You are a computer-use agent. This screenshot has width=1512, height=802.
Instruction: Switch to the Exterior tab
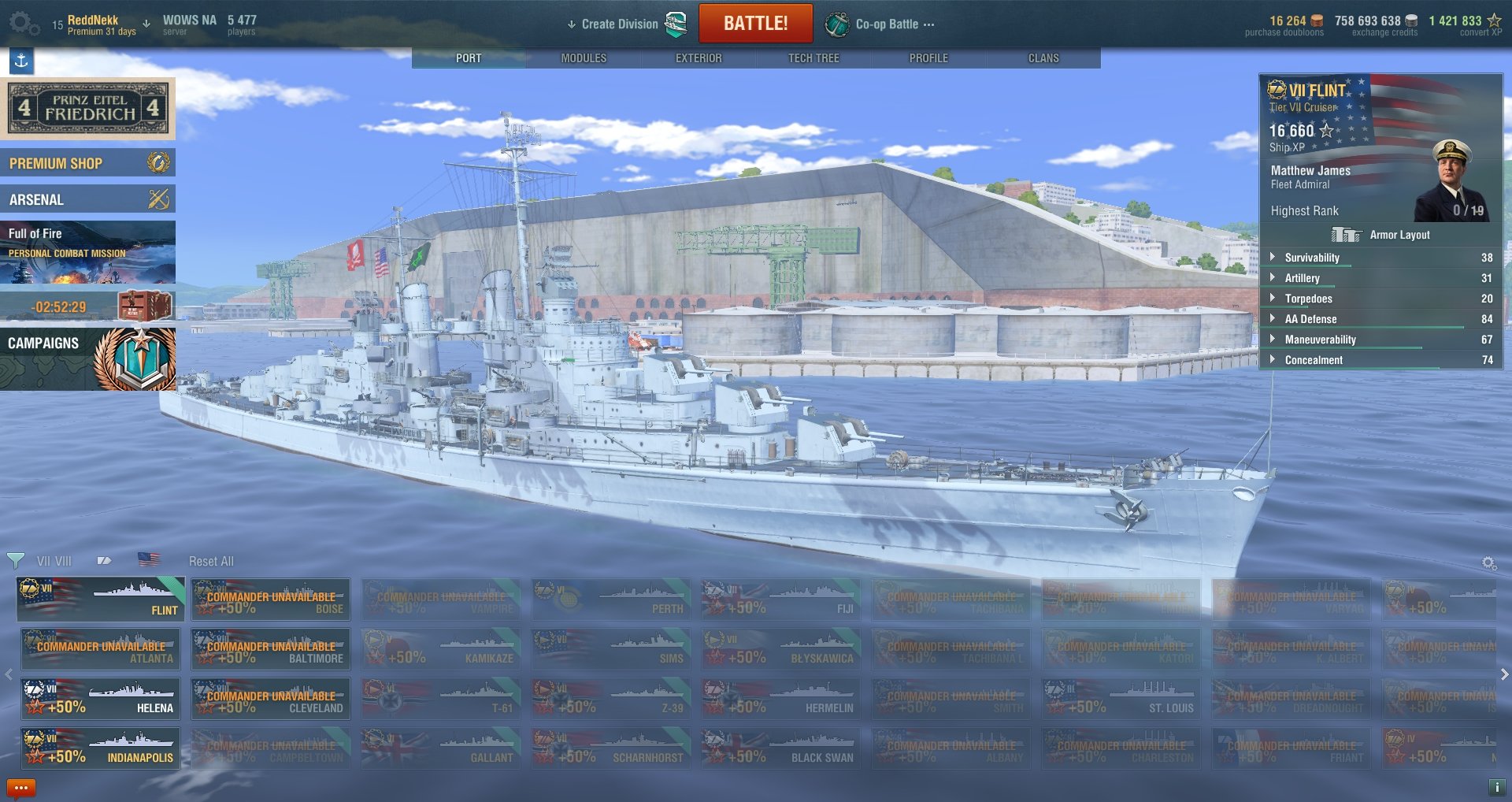tap(699, 58)
